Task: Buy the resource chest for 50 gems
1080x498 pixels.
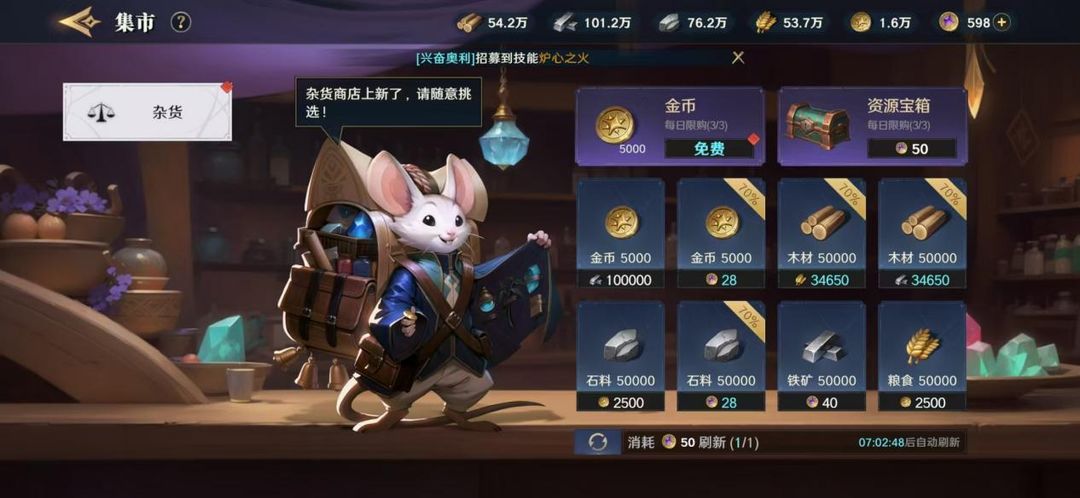Action: 911,148
